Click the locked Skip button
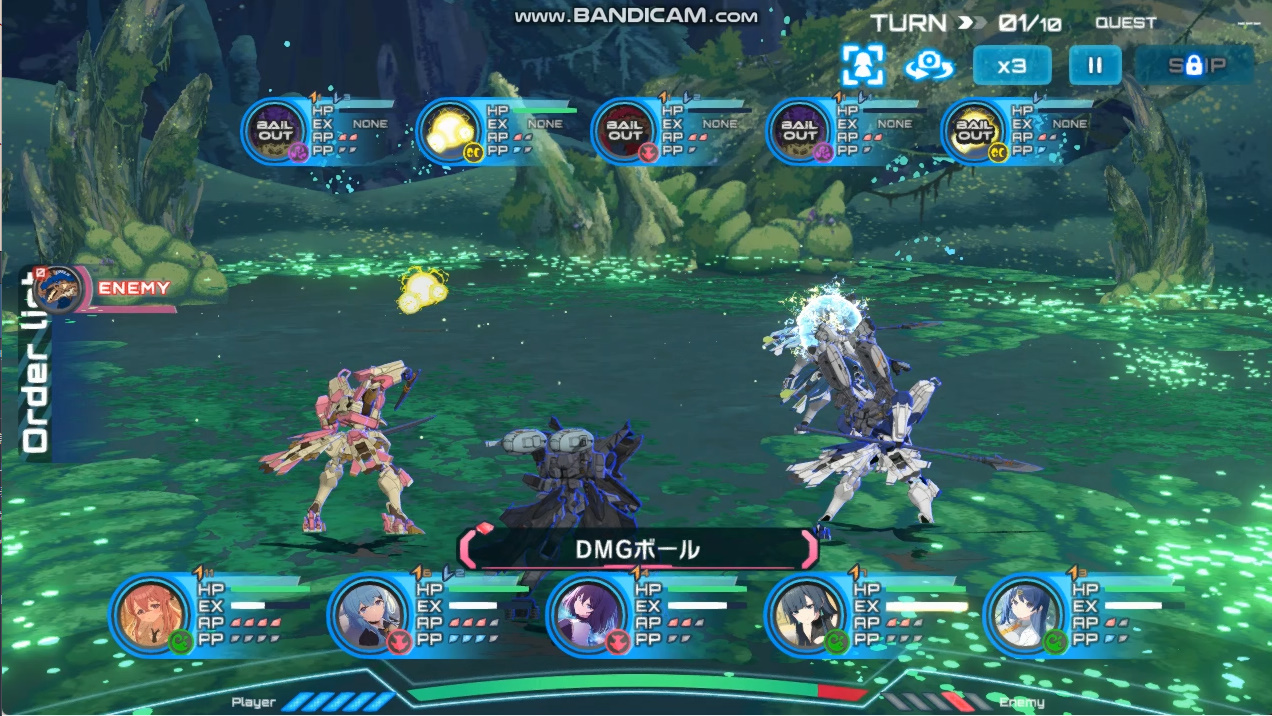The image size is (1272, 716). (1195, 66)
